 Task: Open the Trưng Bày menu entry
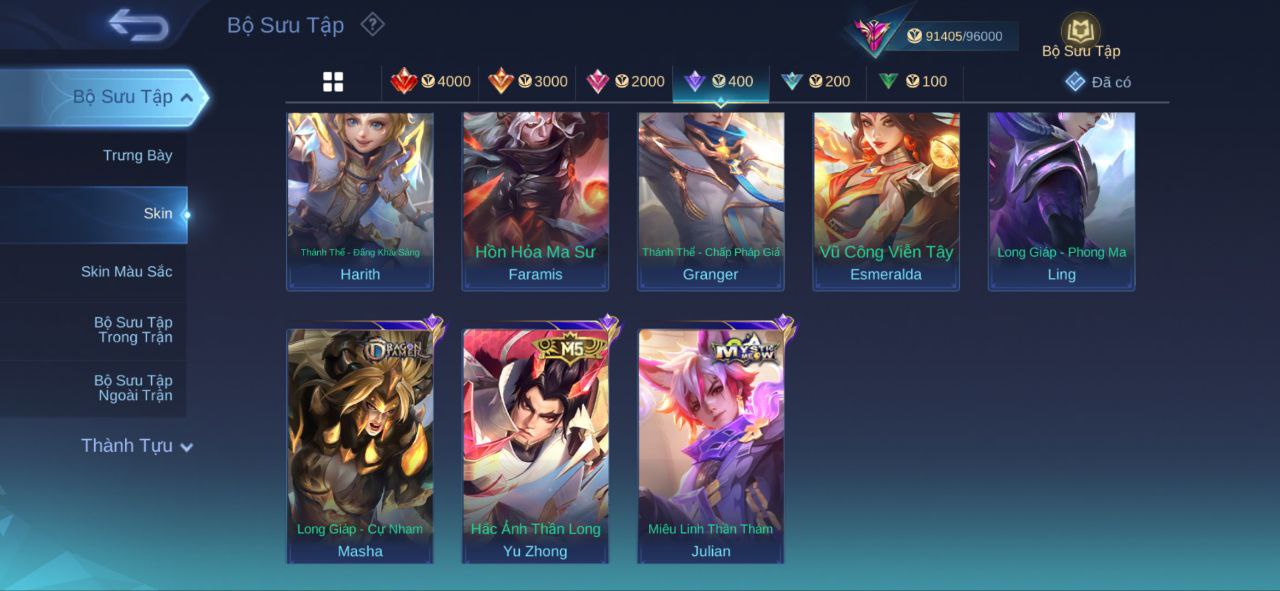point(137,155)
